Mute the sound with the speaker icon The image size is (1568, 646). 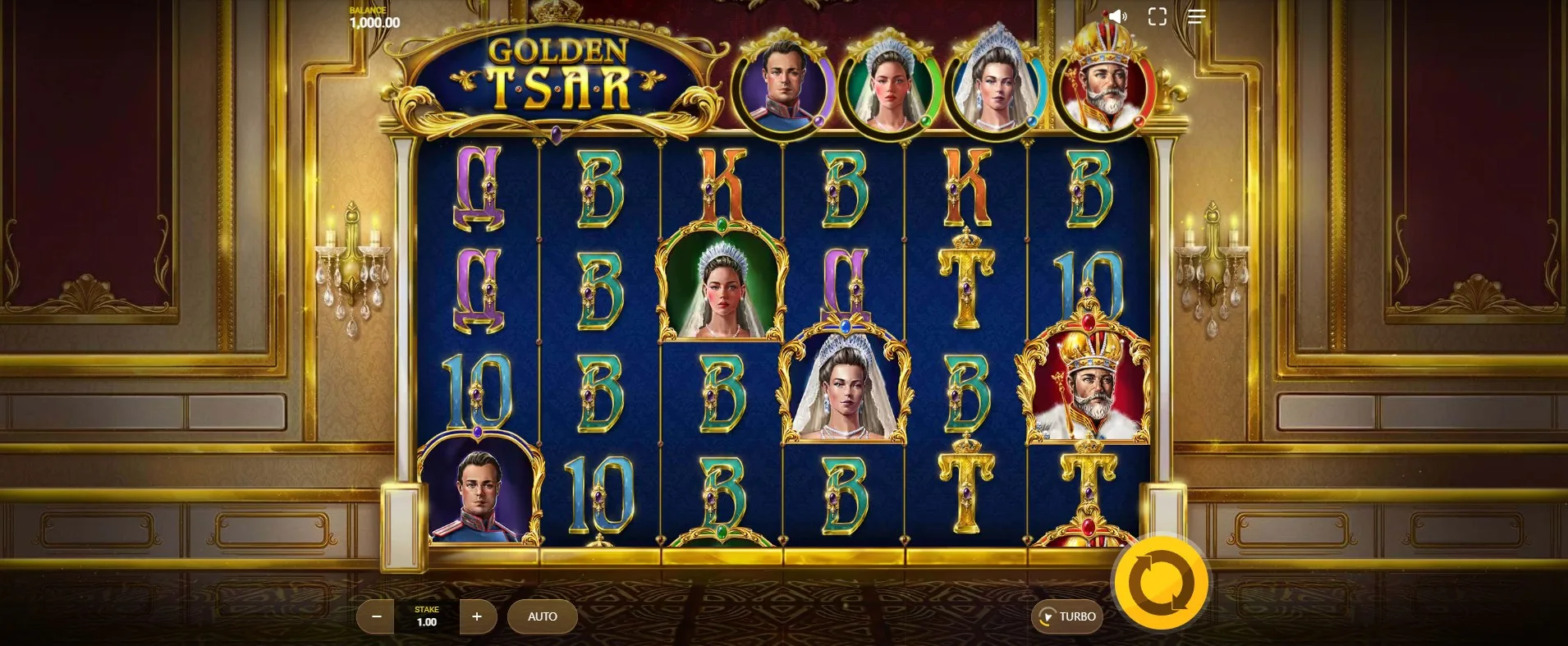coord(1117,16)
